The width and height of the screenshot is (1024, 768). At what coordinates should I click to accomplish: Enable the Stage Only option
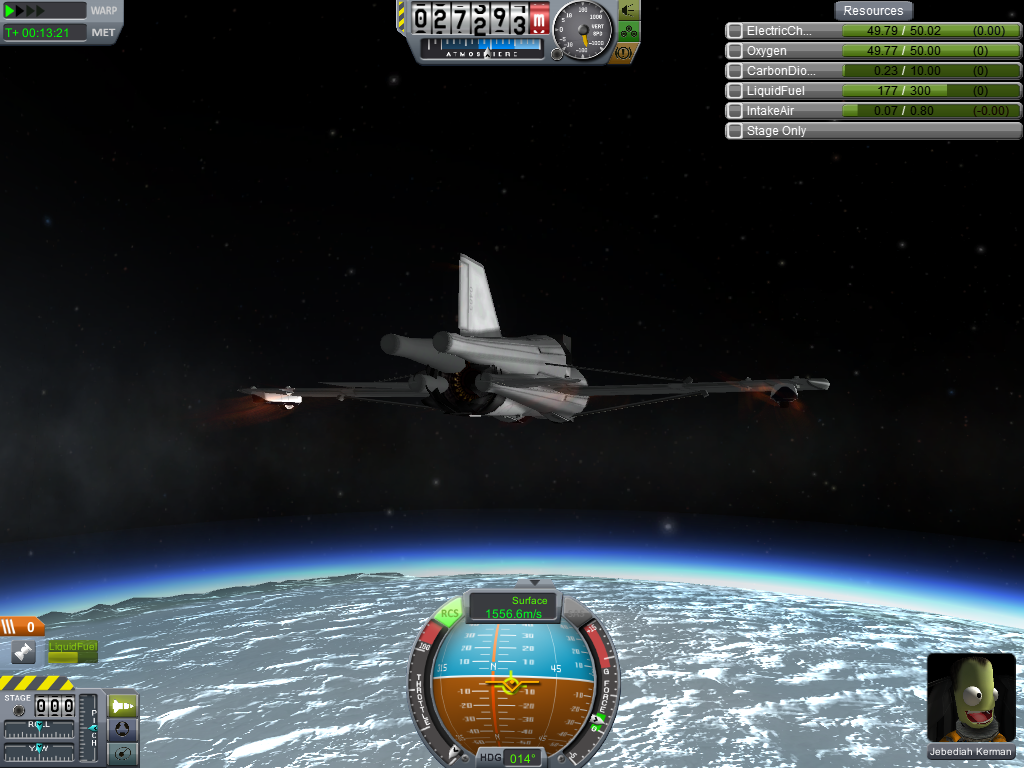(735, 131)
